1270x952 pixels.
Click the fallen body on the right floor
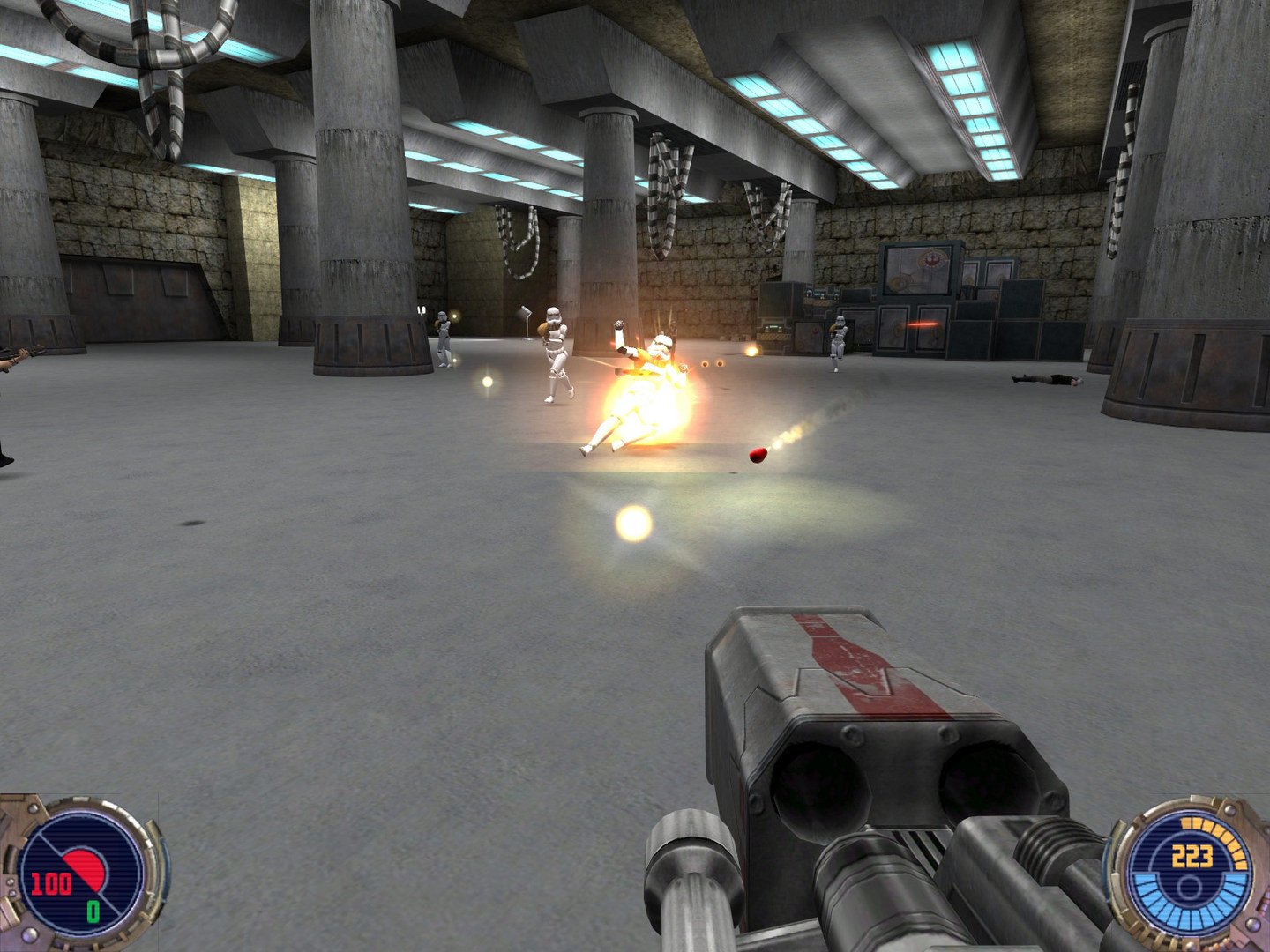1050,379
